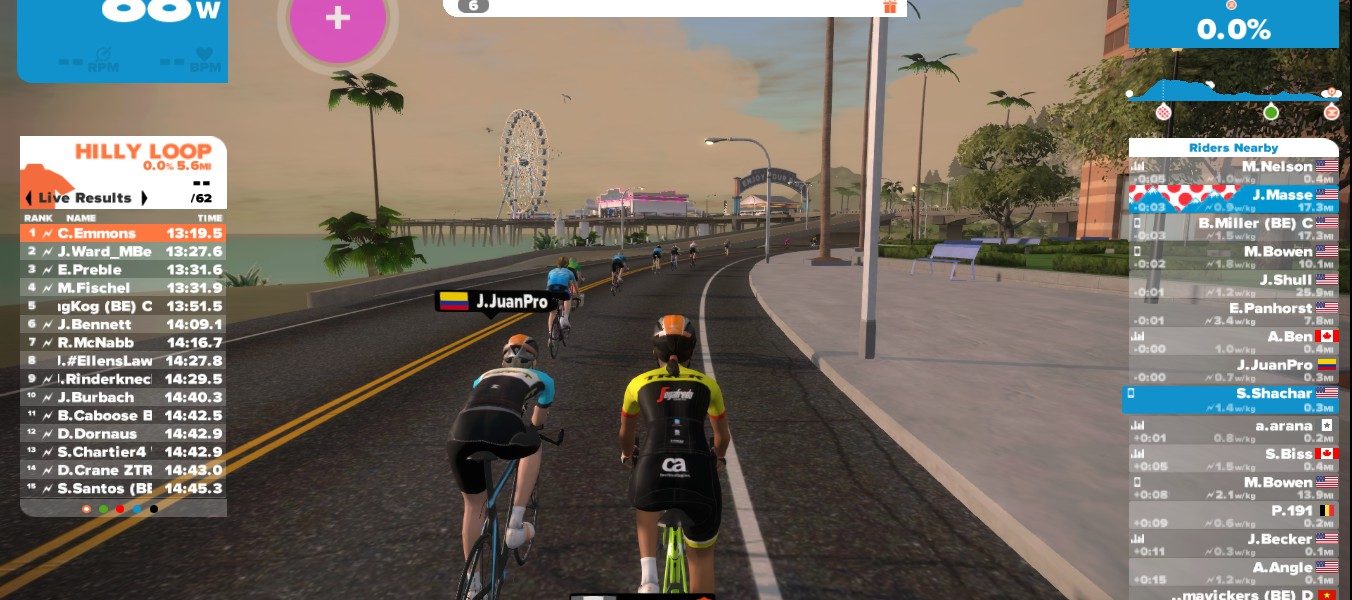Open the gift icon at top bar
Image resolution: width=1352 pixels, height=600 pixels.
(890, 6)
